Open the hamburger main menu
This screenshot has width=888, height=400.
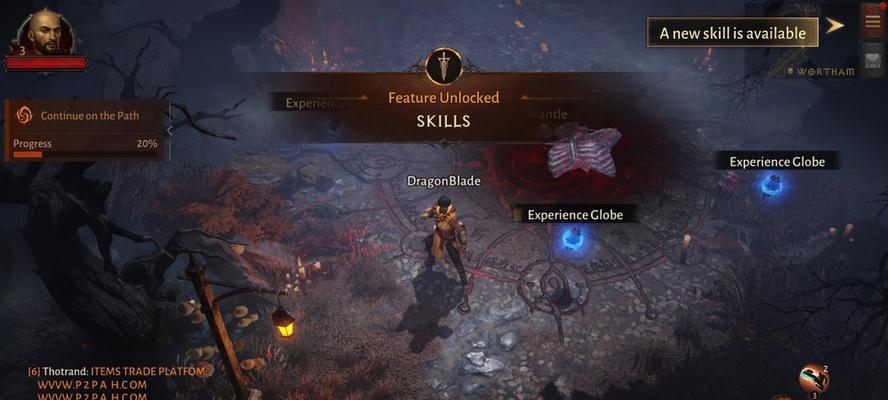873,22
